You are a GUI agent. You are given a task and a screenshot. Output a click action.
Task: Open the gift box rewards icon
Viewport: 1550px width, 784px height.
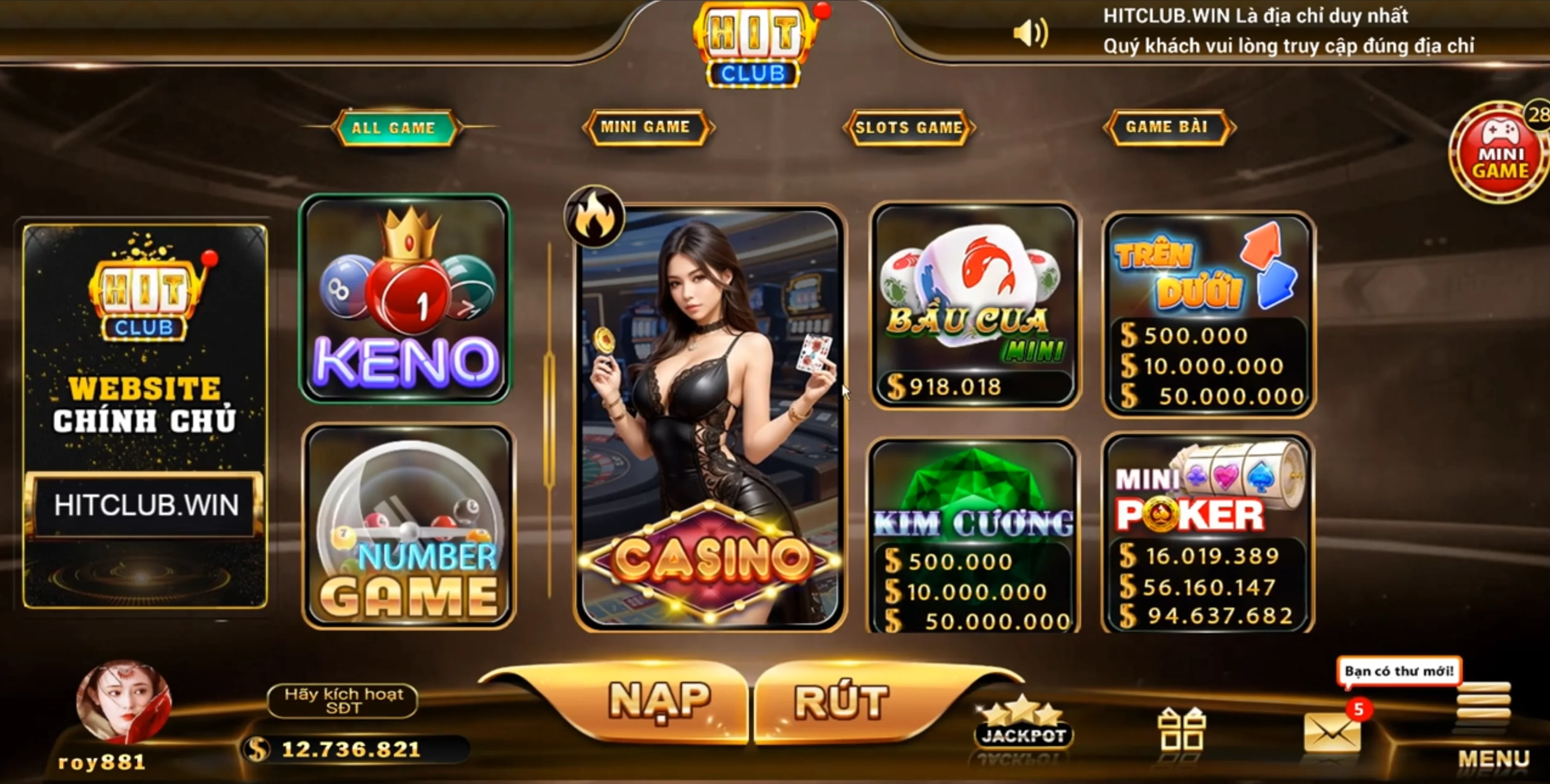pyautogui.click(x=1181, y=729)
